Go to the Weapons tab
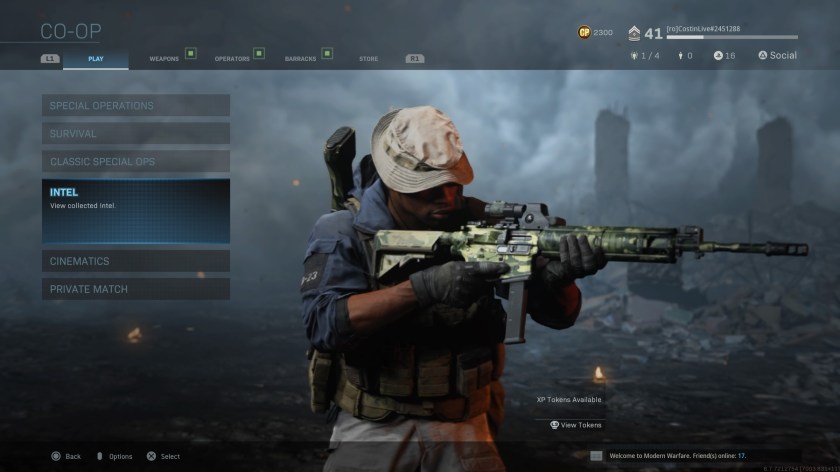This screenshot has width=840, height=472. 164,59
